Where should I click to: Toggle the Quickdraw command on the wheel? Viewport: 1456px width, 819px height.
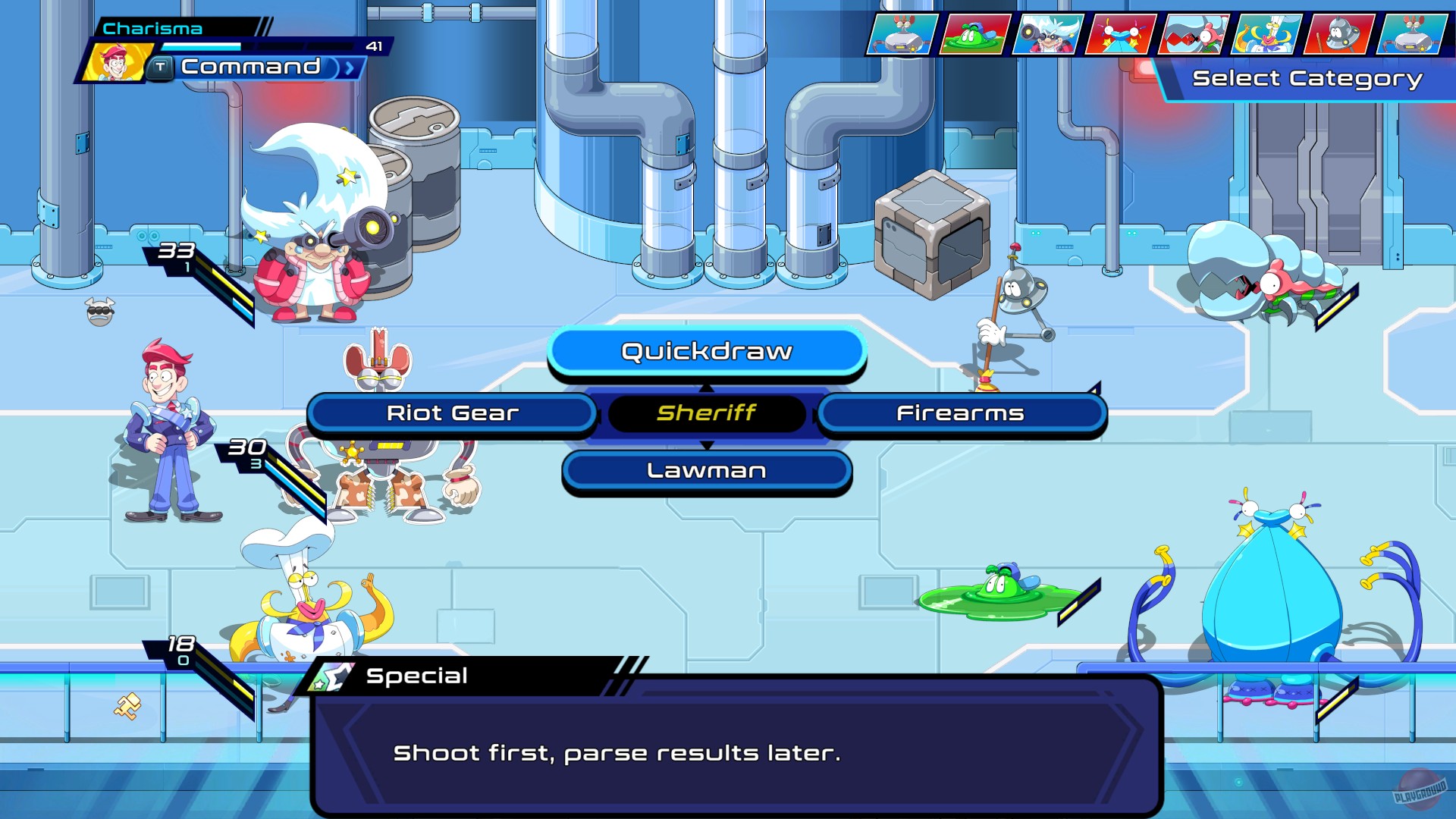click(x=705, y=351)
